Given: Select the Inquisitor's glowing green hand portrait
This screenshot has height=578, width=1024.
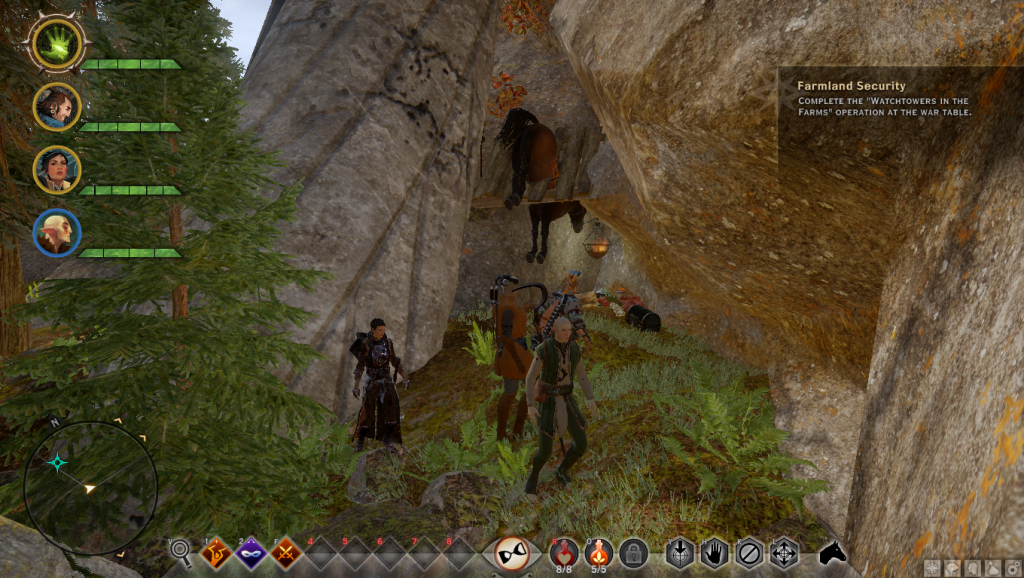Looking at the screenshot, I should pyautogui.click(x=56, y=42).
